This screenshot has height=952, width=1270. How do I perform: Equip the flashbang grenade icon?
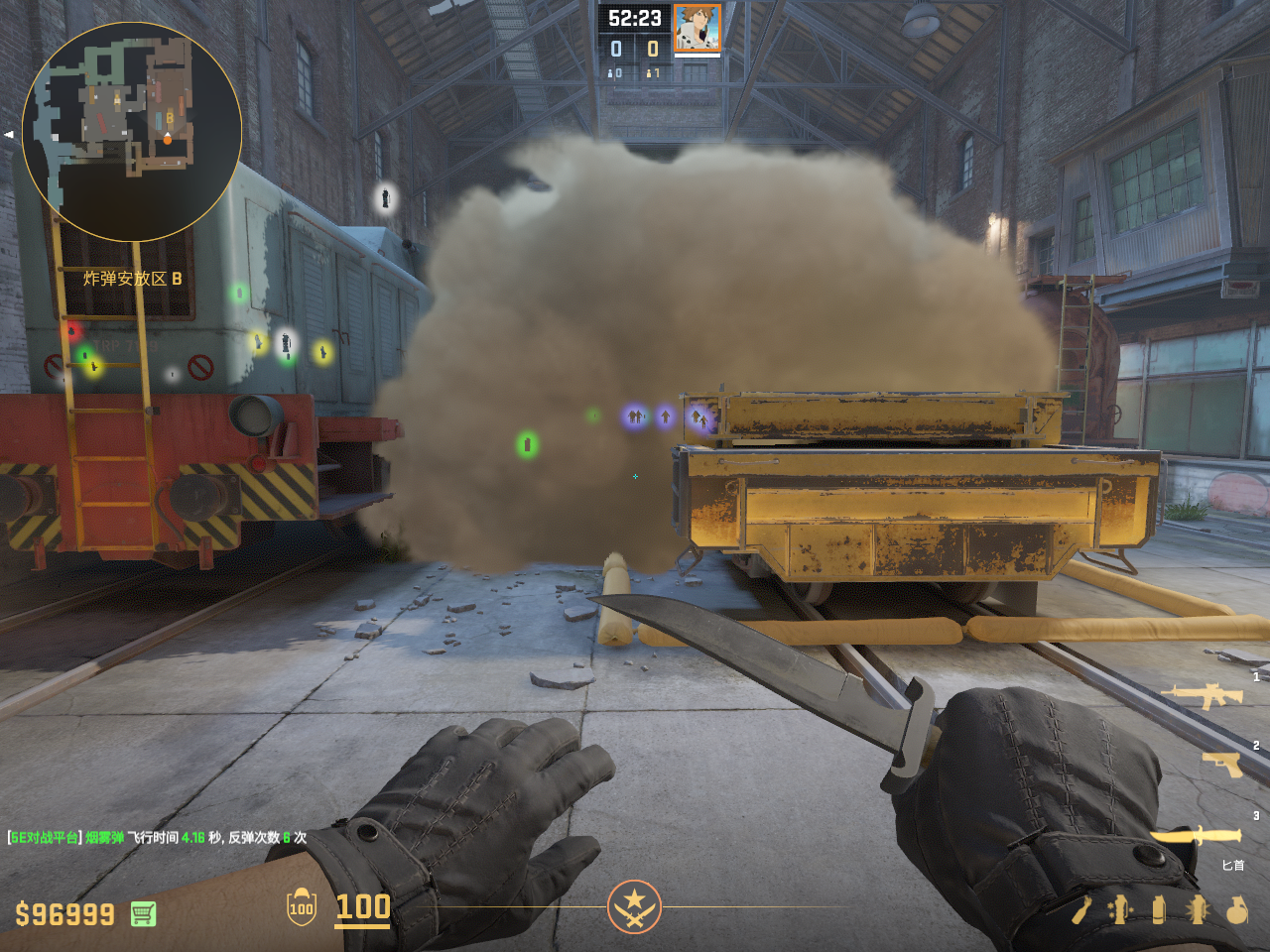pyautogui.click(x=1198, y=909)
